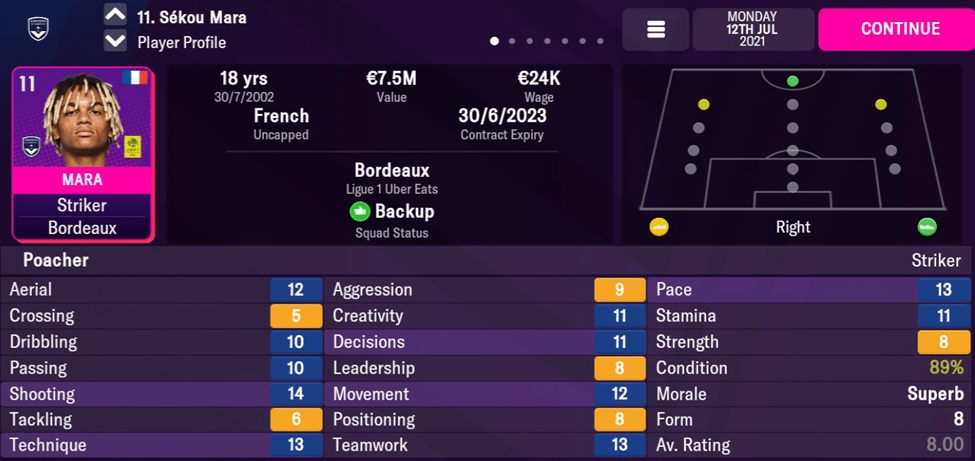Switch to the last profile page dot
Image resolution: width=975 pixels, height=461 pixels.
[x=600, y=42]
